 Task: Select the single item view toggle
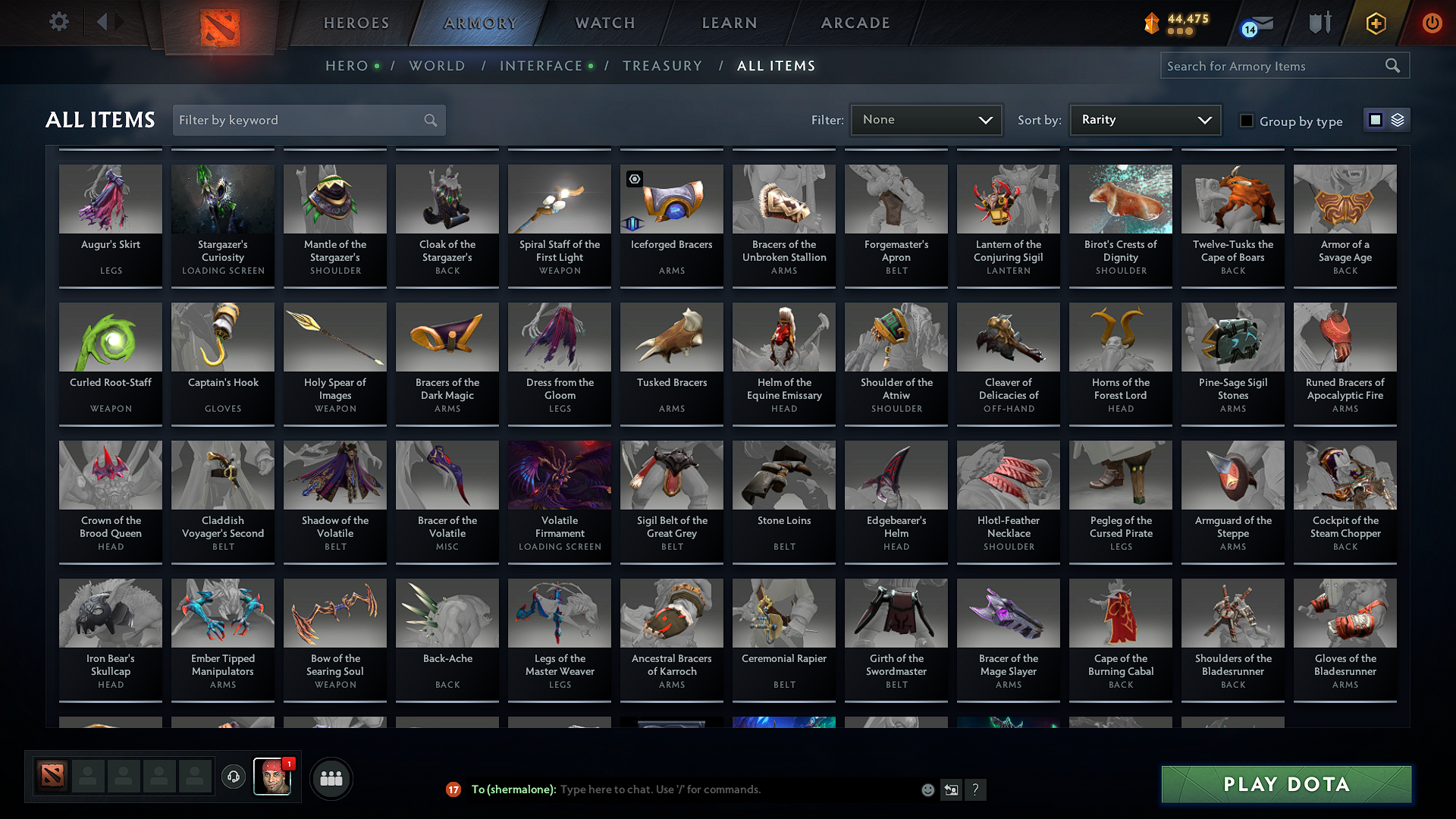pos(1376,120)
